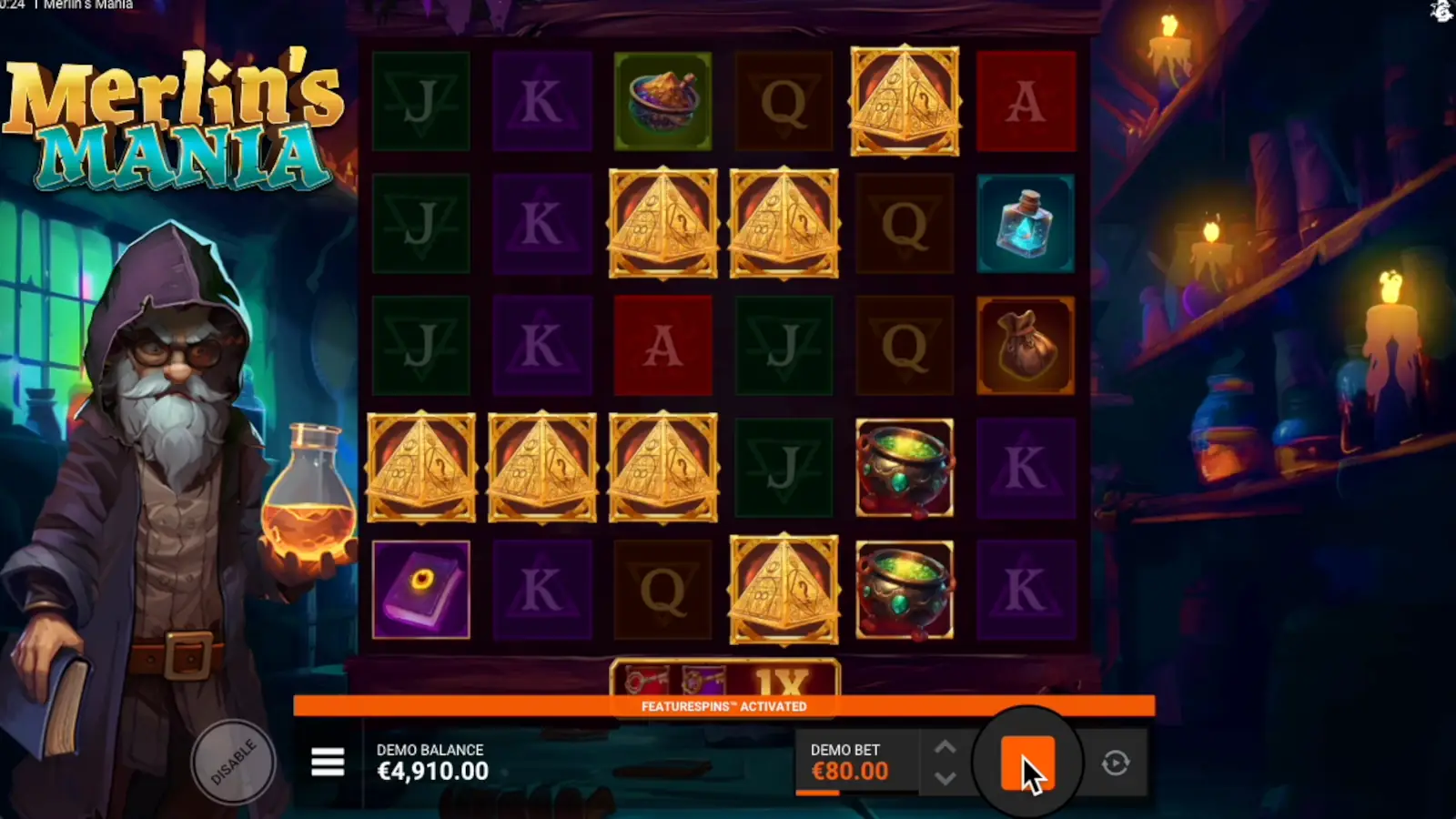Select the purple spell book symbol
This screenshot has height=819, width=1456.
(420, 589)
